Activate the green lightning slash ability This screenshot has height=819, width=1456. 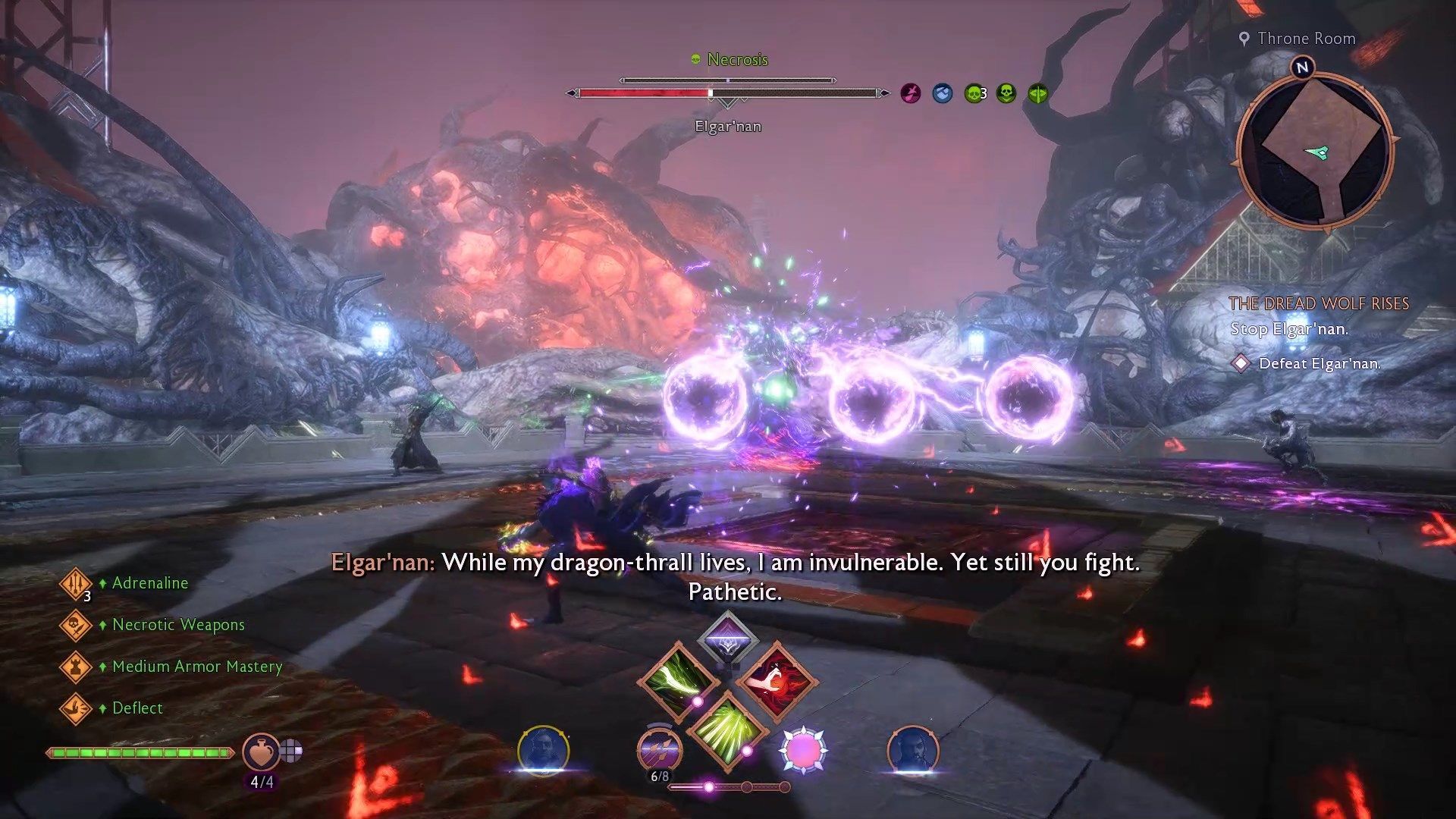677,679
